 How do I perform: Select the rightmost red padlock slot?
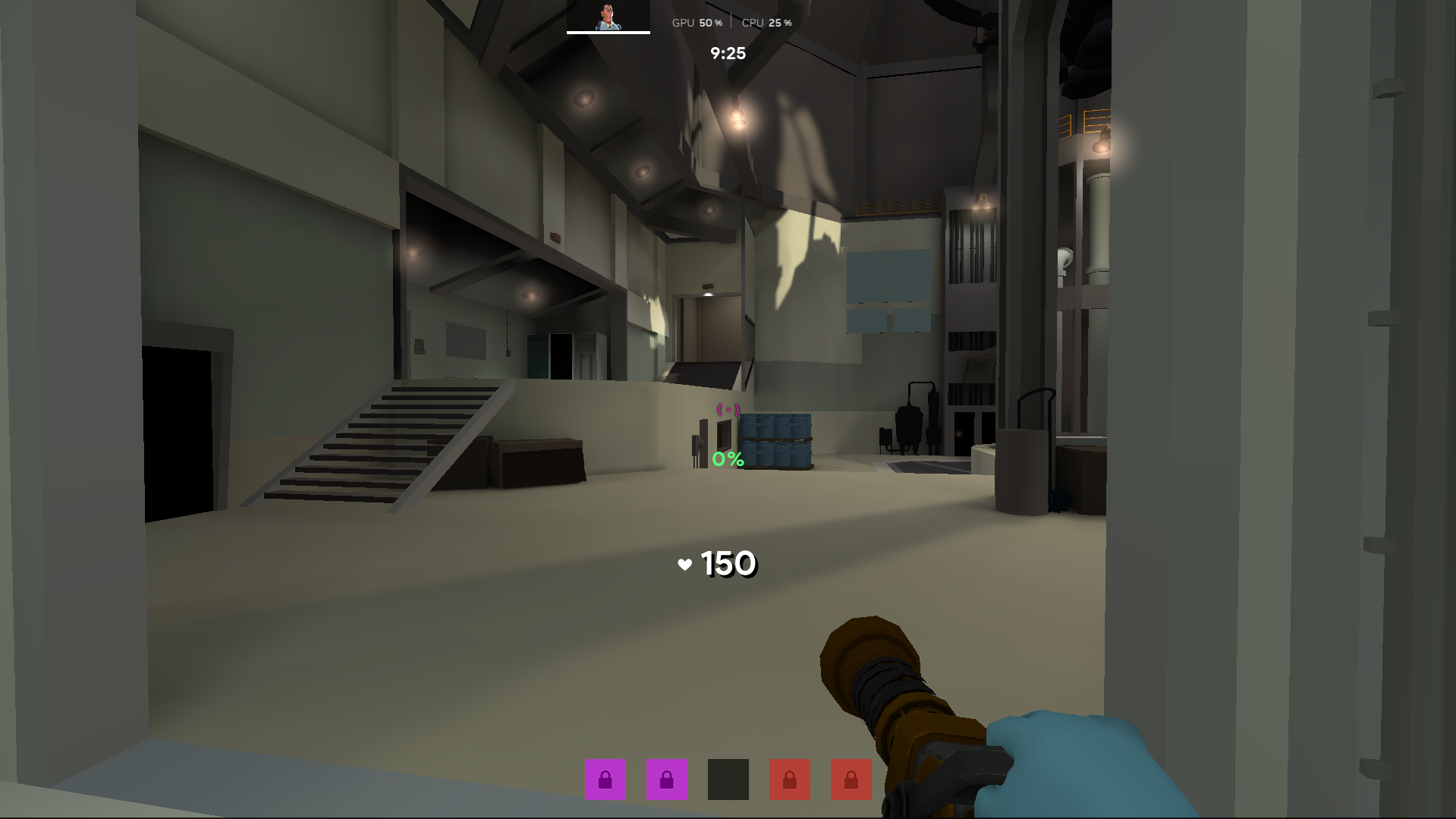851,780
